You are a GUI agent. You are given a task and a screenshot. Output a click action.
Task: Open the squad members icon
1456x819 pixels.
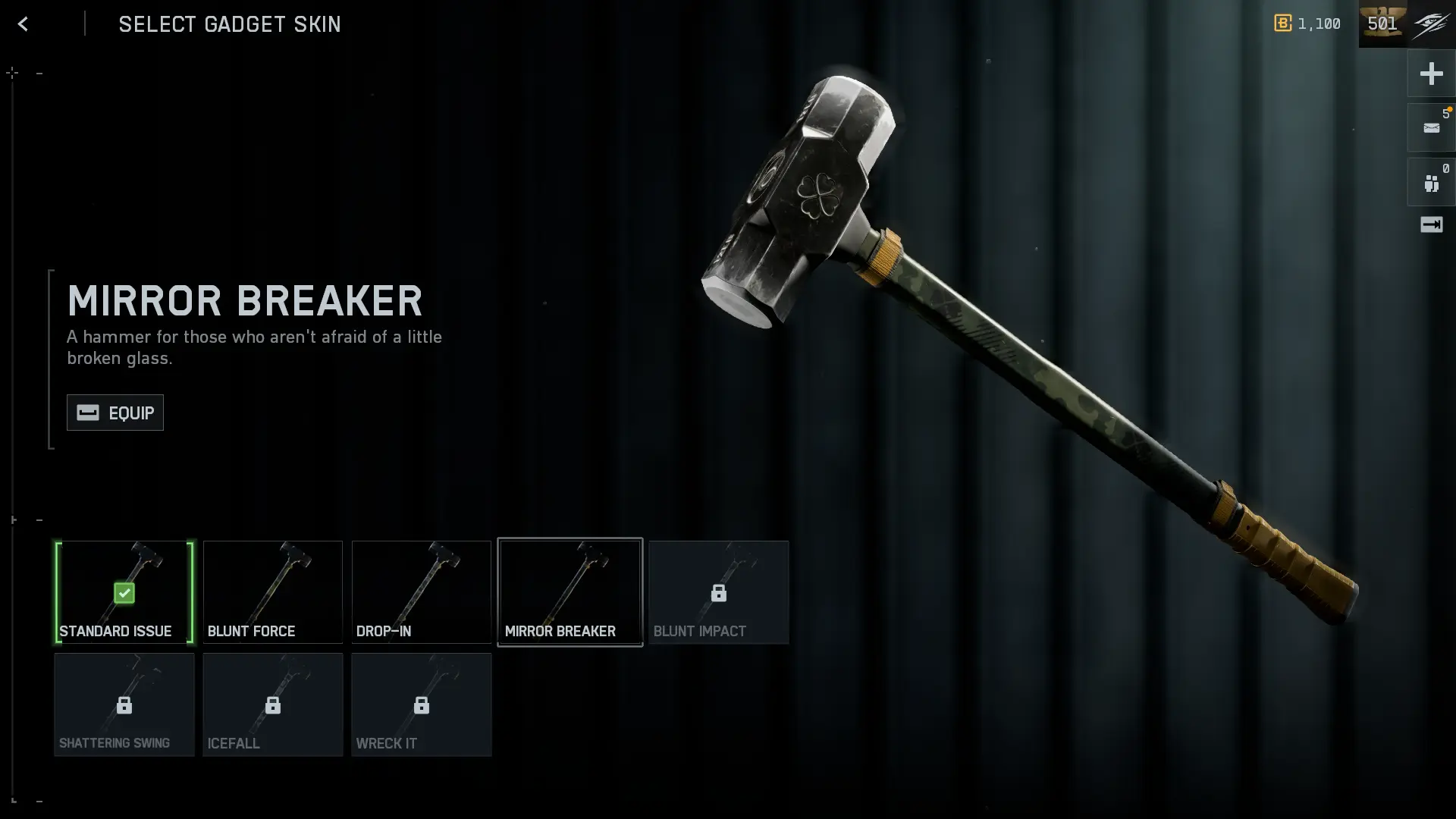[1431, 183]
